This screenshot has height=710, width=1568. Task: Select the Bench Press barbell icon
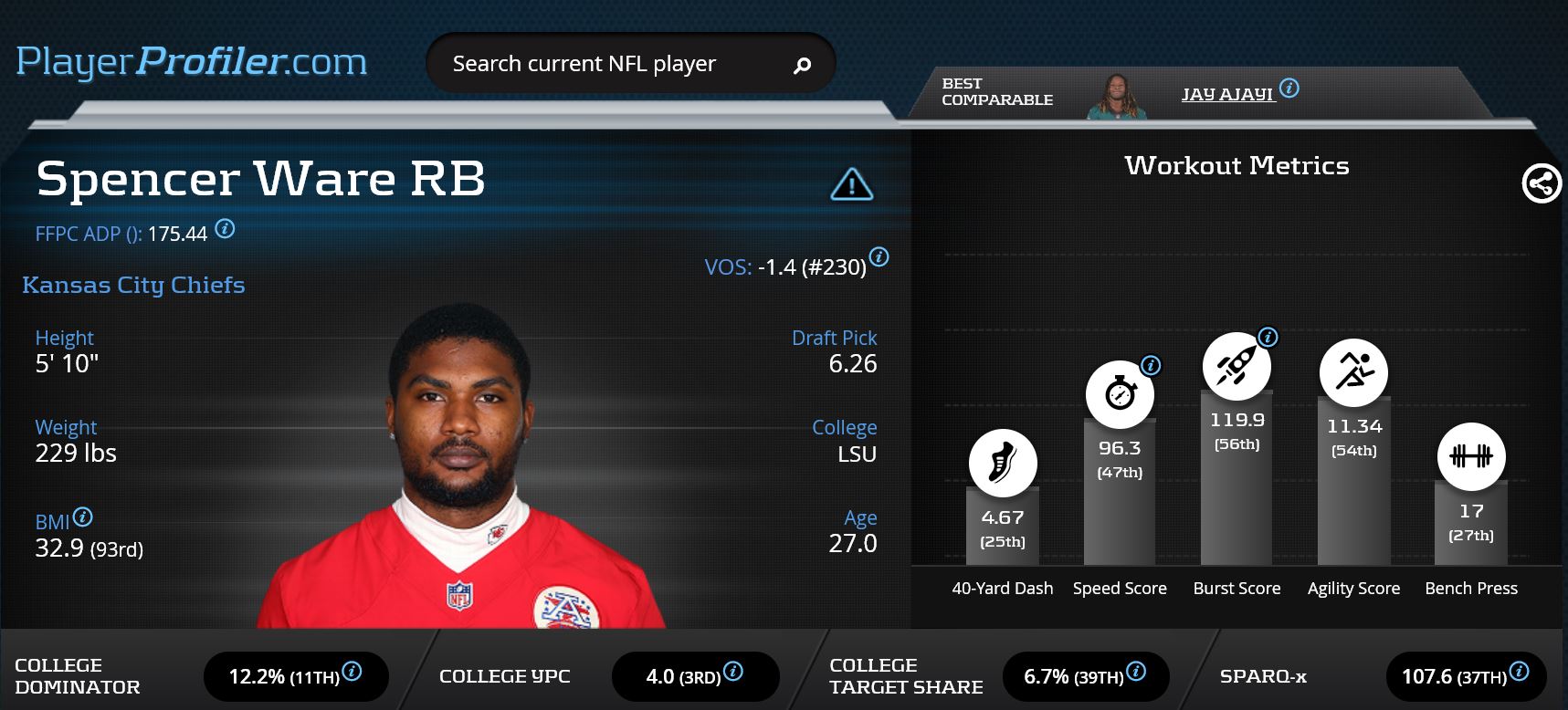[1470, 456]
